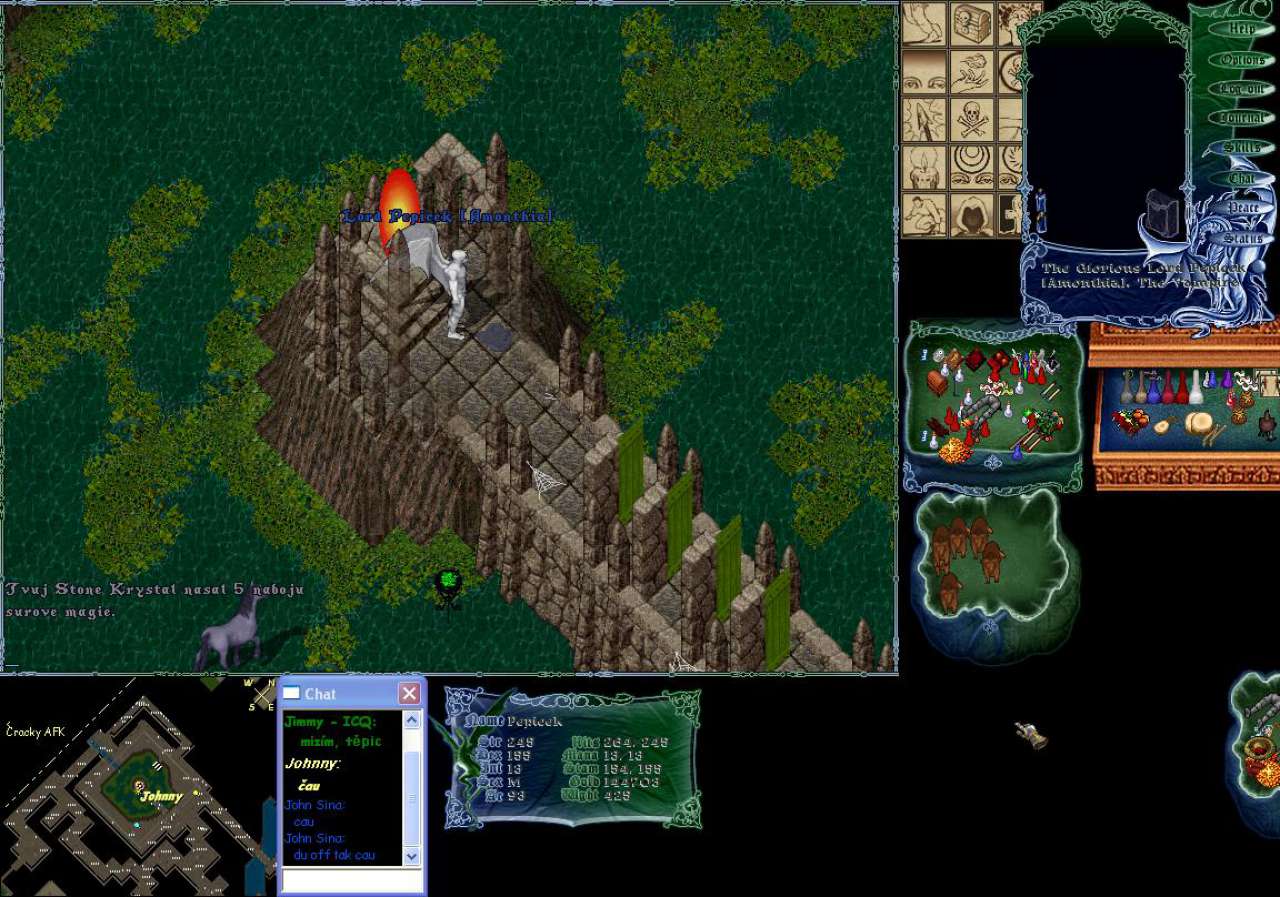Show the Status window
This screenshot has height=897, width=1280.
click(1242, 239)
